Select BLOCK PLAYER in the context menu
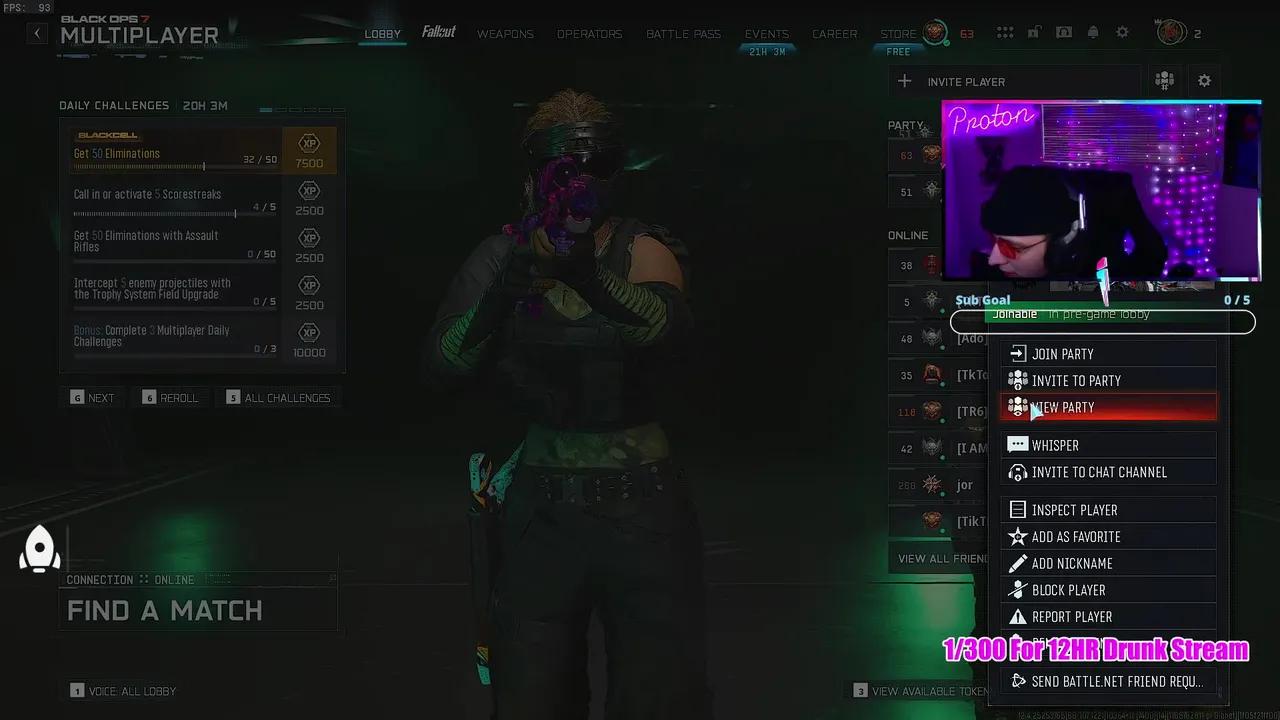Viewport: 1280px width, 720px height. [1069, 589]
